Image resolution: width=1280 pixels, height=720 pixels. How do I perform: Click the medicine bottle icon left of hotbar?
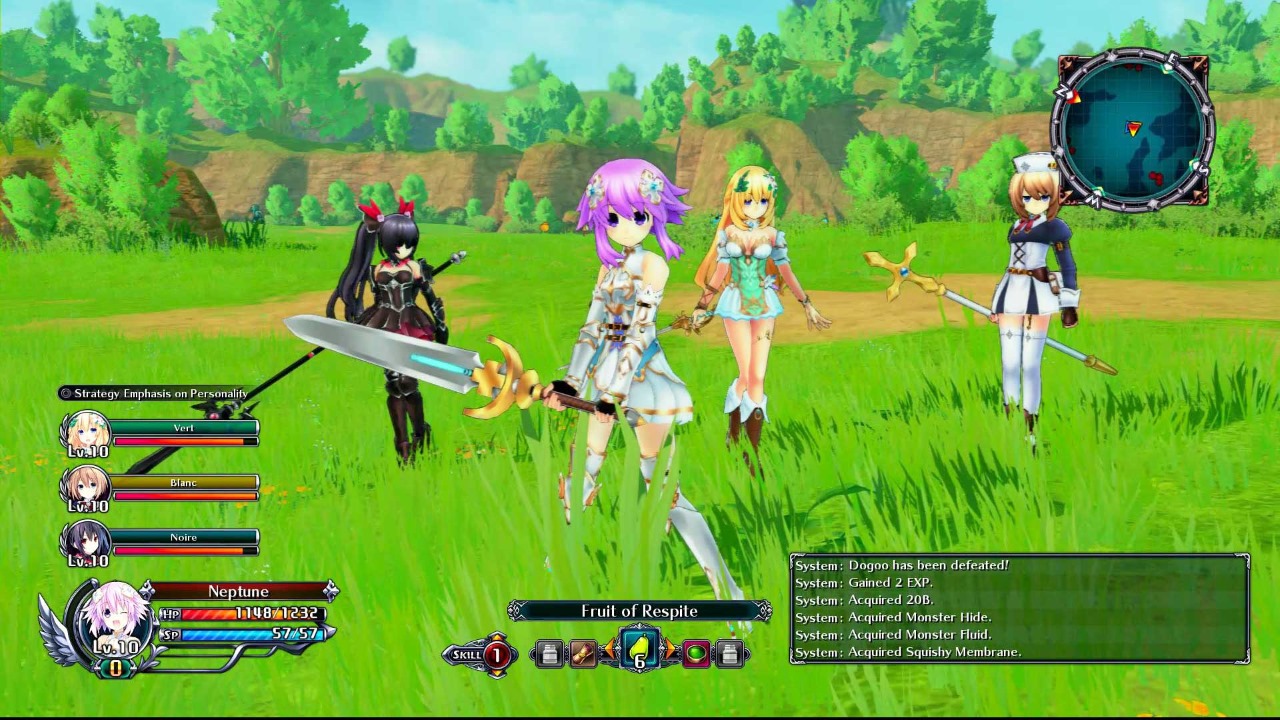click(551, 652)
